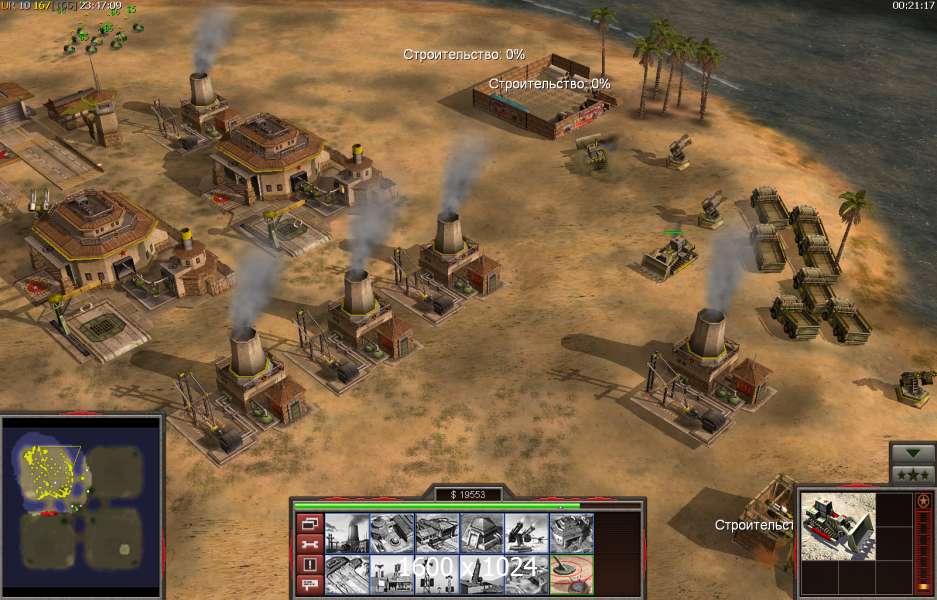The image size is (937, 600).
Task: Build the Airfield runway icon
Action: [x=347, y=573]
